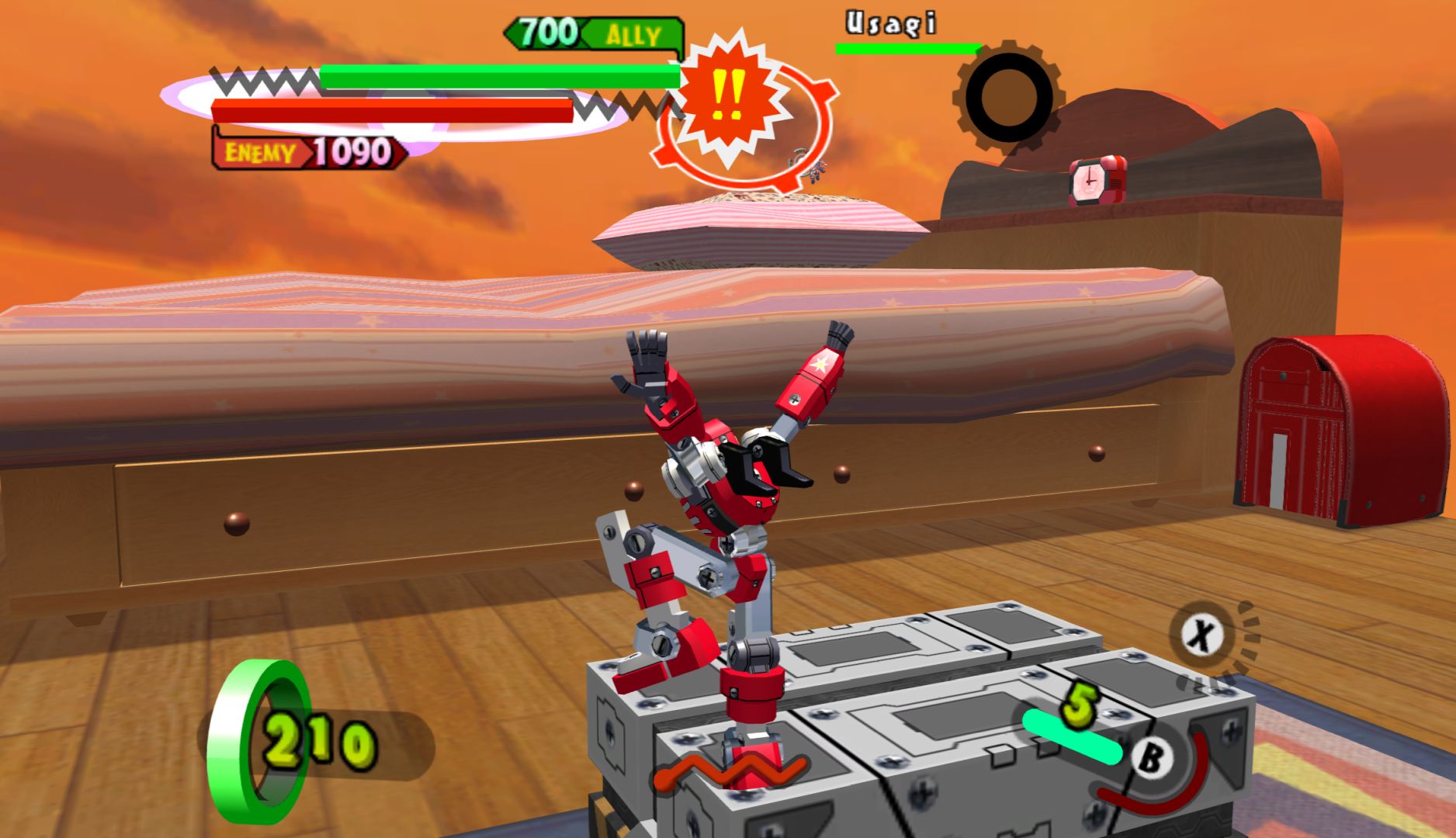This screenshot has height=838, width=1456.
Task: Click the green GF energy ring icon
Action: (263, 740)
